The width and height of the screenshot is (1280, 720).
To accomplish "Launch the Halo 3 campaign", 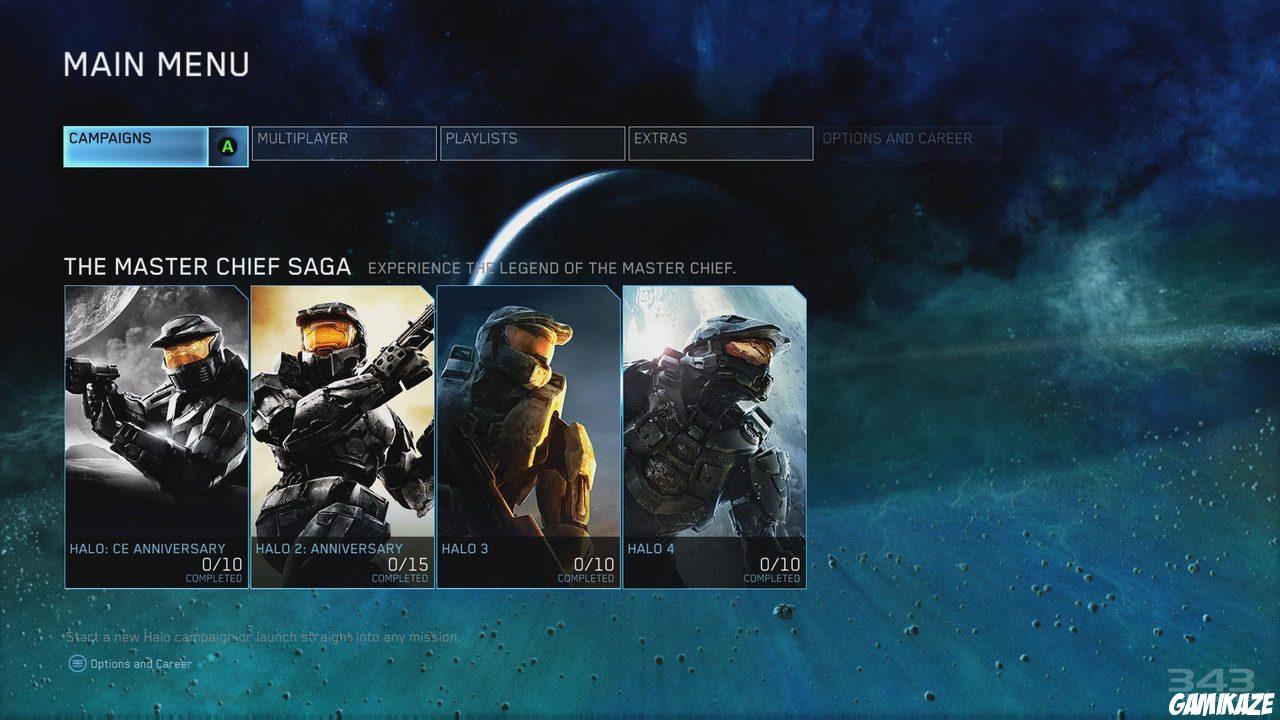I will [526, 430].
